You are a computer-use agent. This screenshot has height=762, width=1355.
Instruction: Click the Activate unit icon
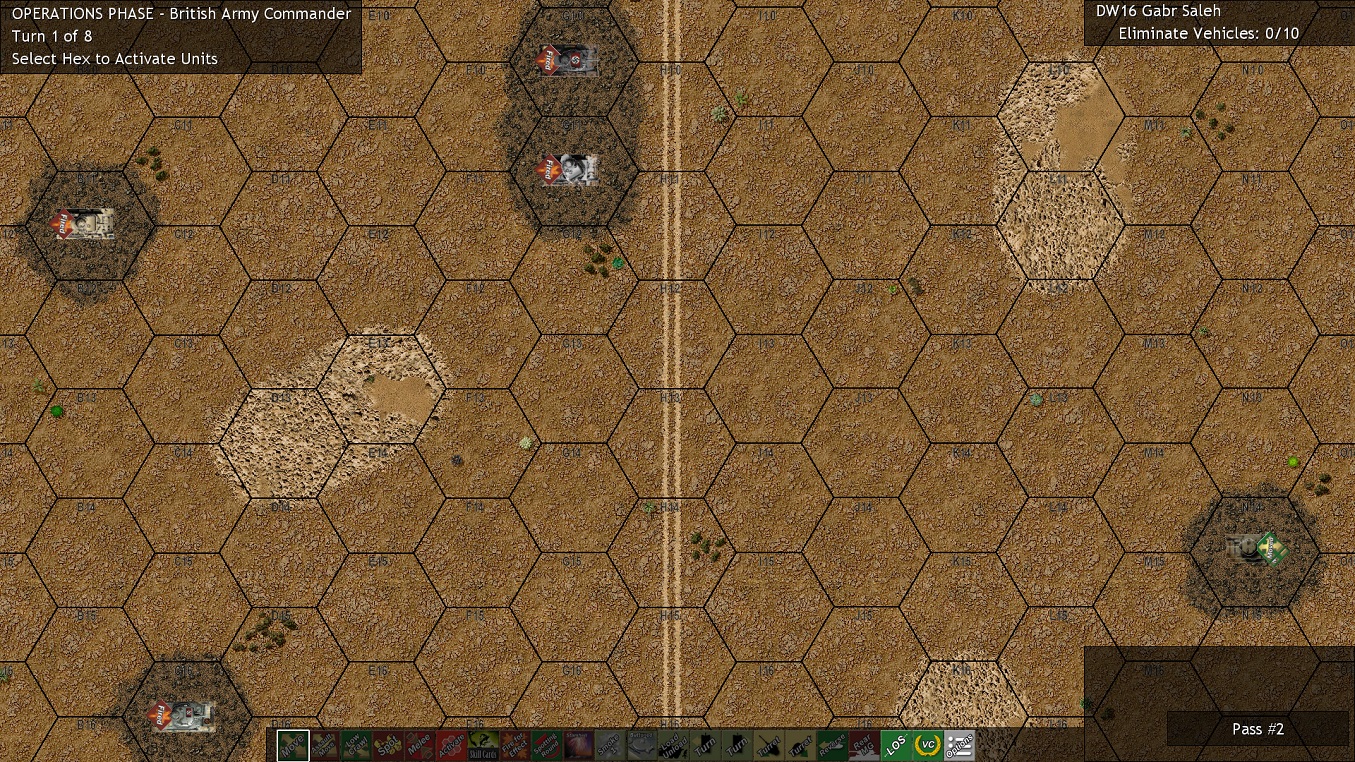(x=451, y=745)
